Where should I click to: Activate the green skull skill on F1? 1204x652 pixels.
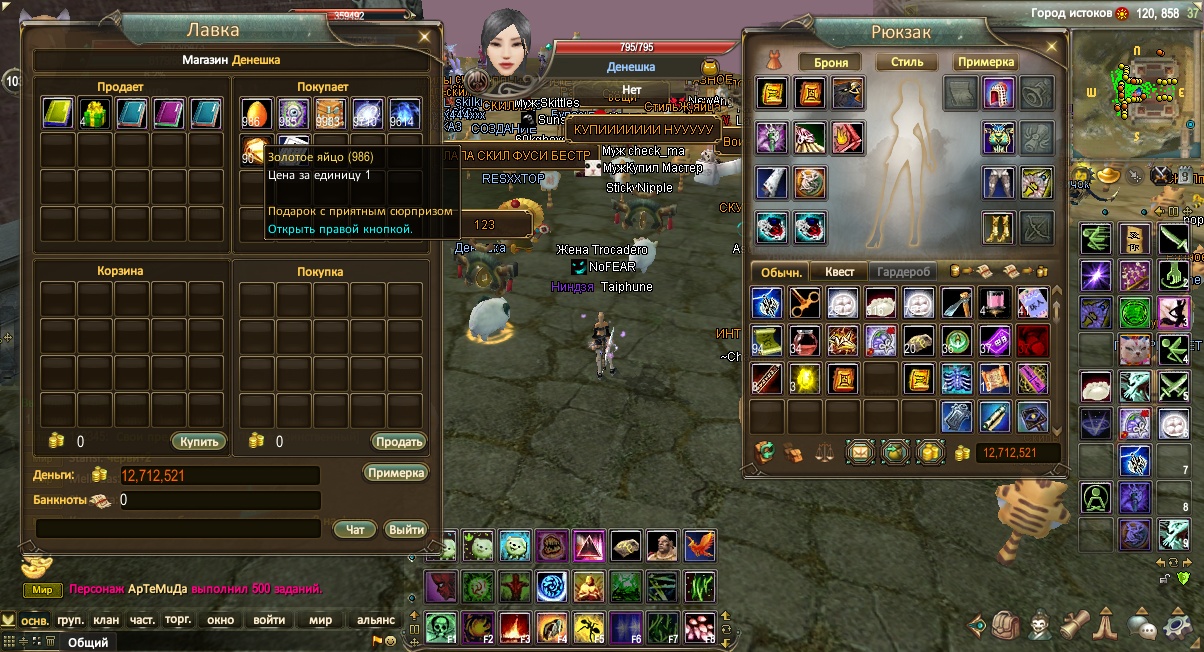(441, 627)
